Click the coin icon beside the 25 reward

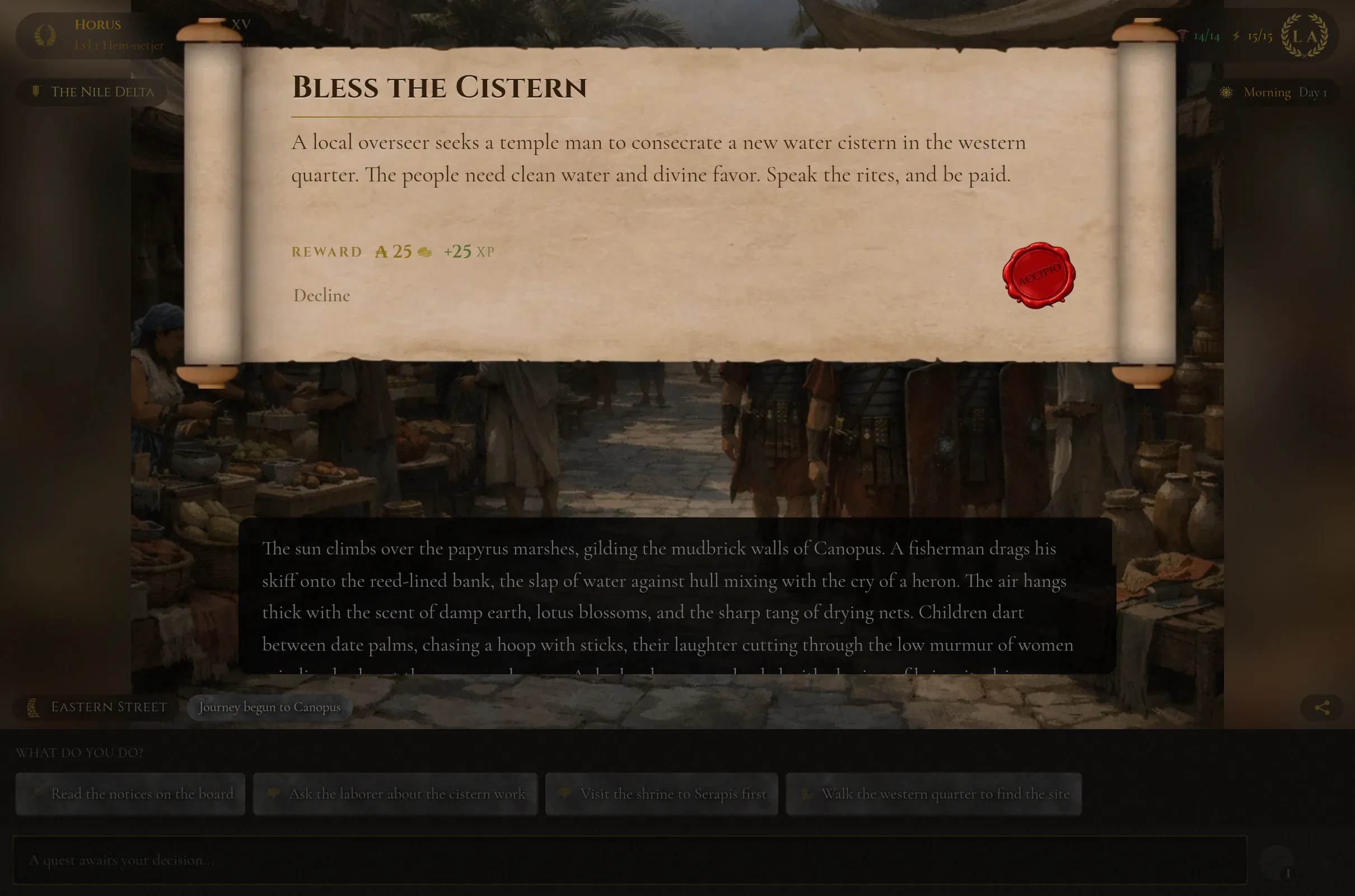point(424,251)
